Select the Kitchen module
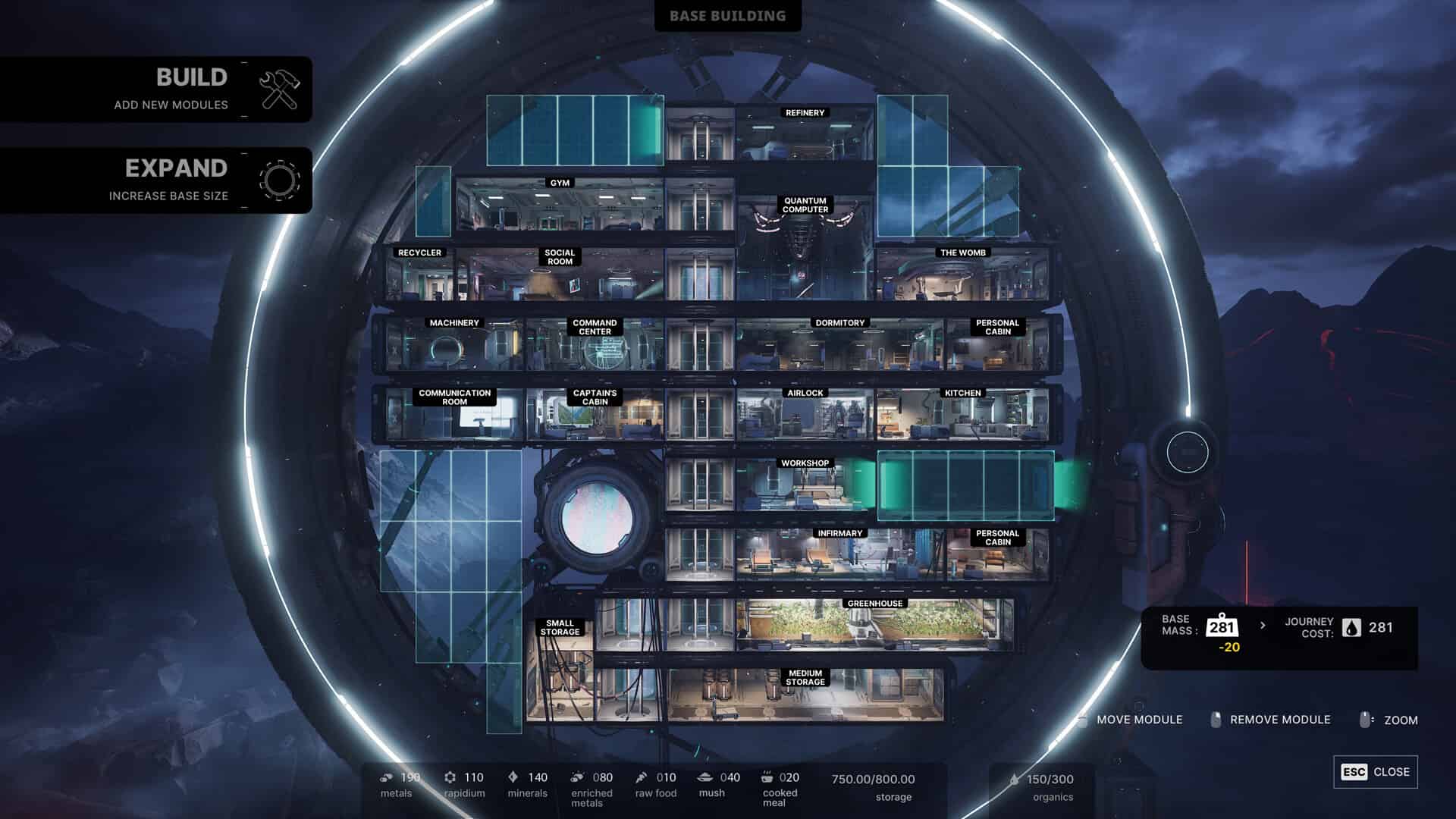Viewport: 1456px width, 819px height. coord(962,416)
